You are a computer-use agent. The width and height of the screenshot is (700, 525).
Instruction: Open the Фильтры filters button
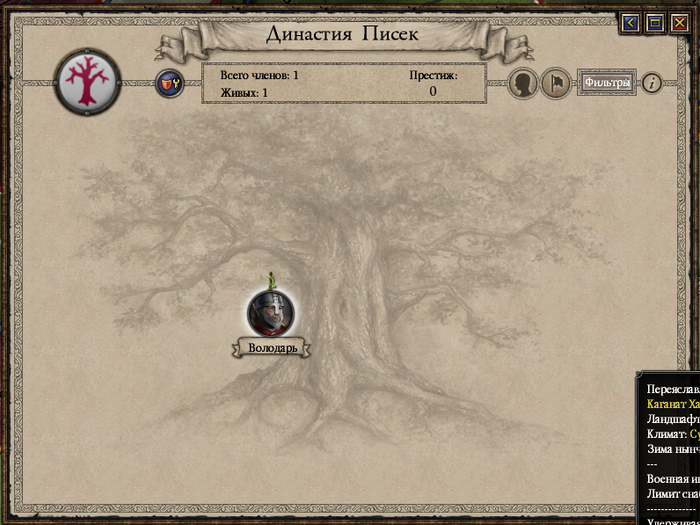[607, 83]
